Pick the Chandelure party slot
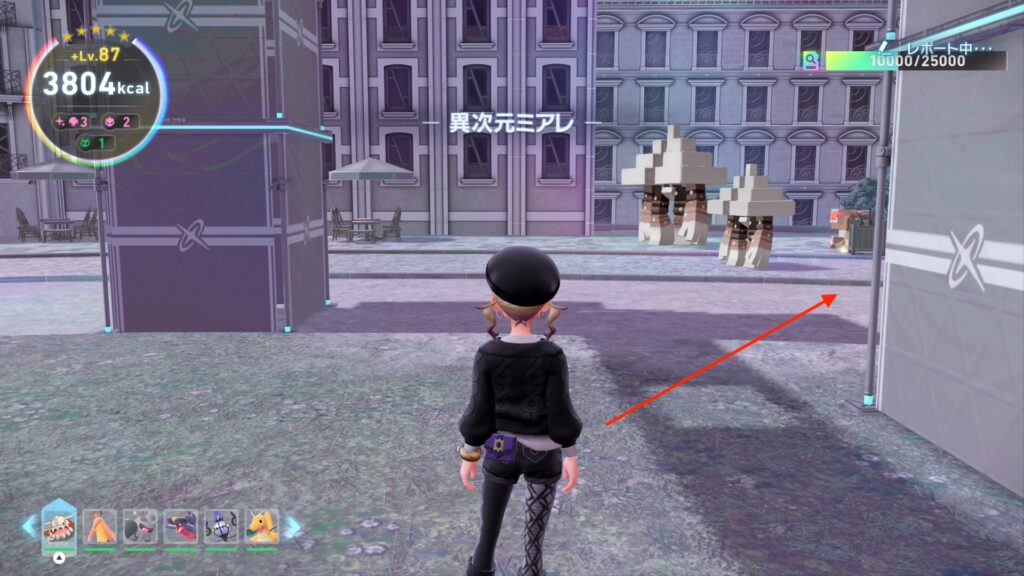Screen dimensions: 1024x576 [220, 526]
